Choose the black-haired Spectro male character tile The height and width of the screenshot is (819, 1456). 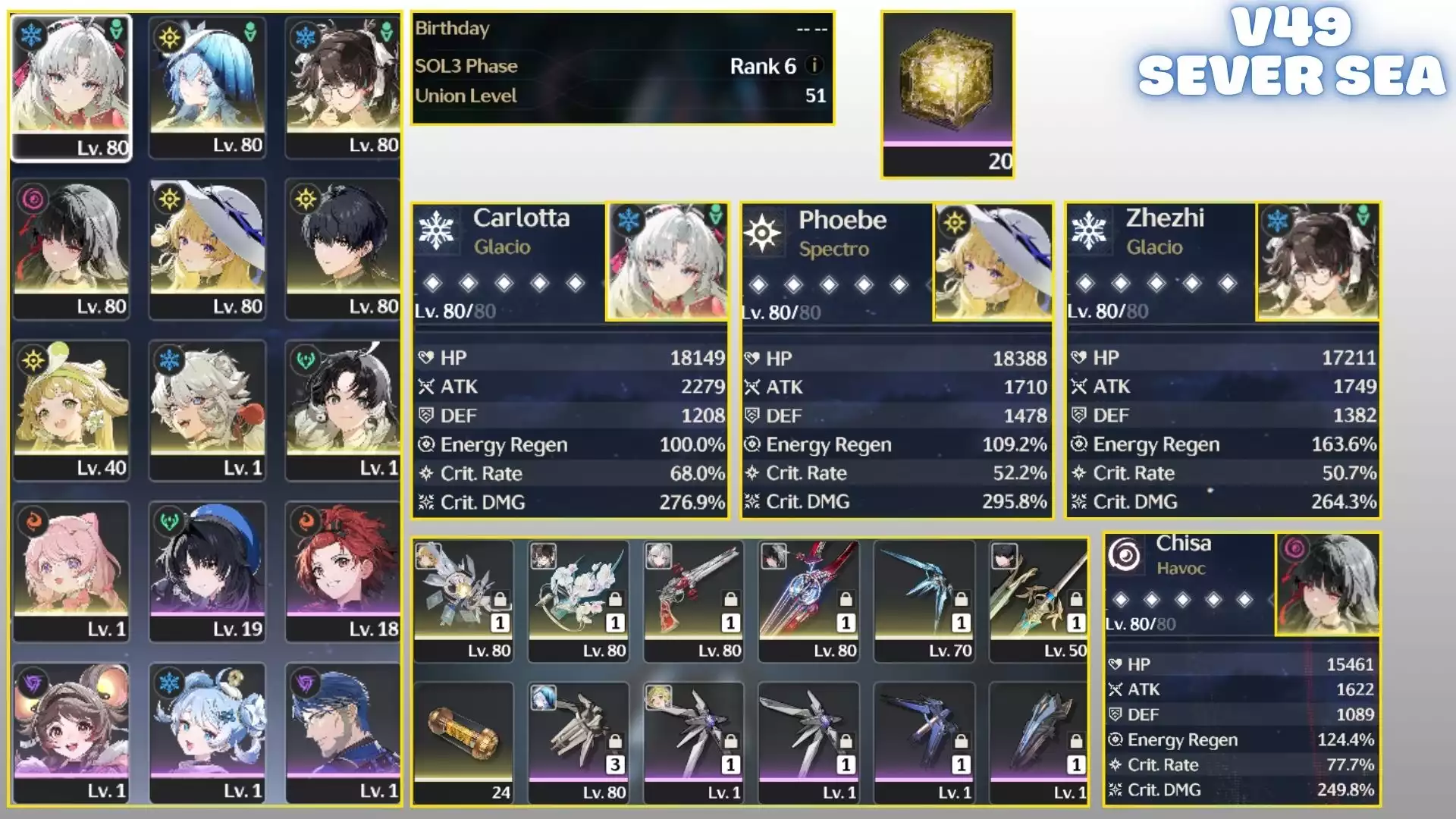pos(343,248)
